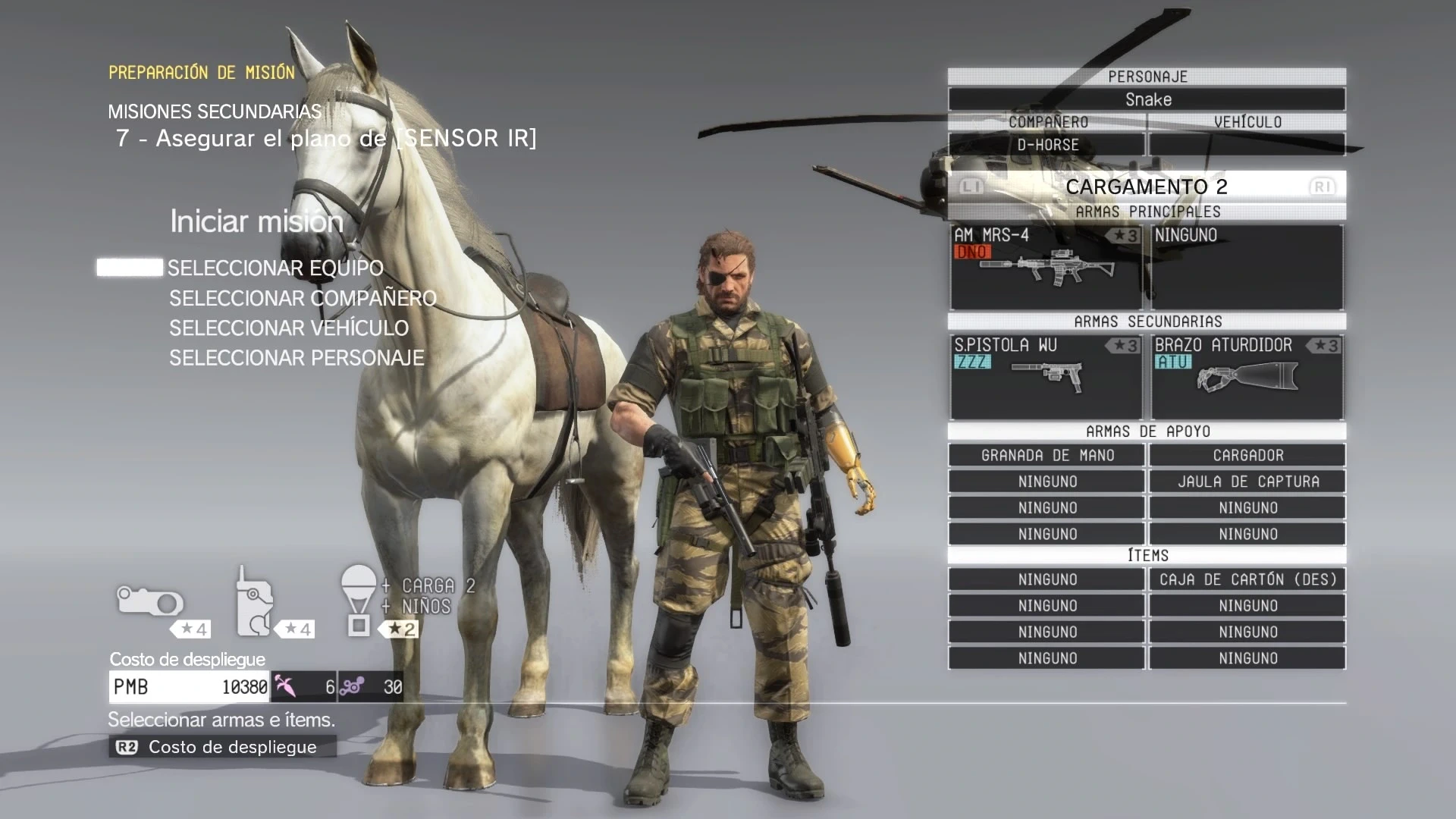Select the D-HORSE companion slot
The height and width of the screenshot is (819, 1456).
(x=1046, y=145)
